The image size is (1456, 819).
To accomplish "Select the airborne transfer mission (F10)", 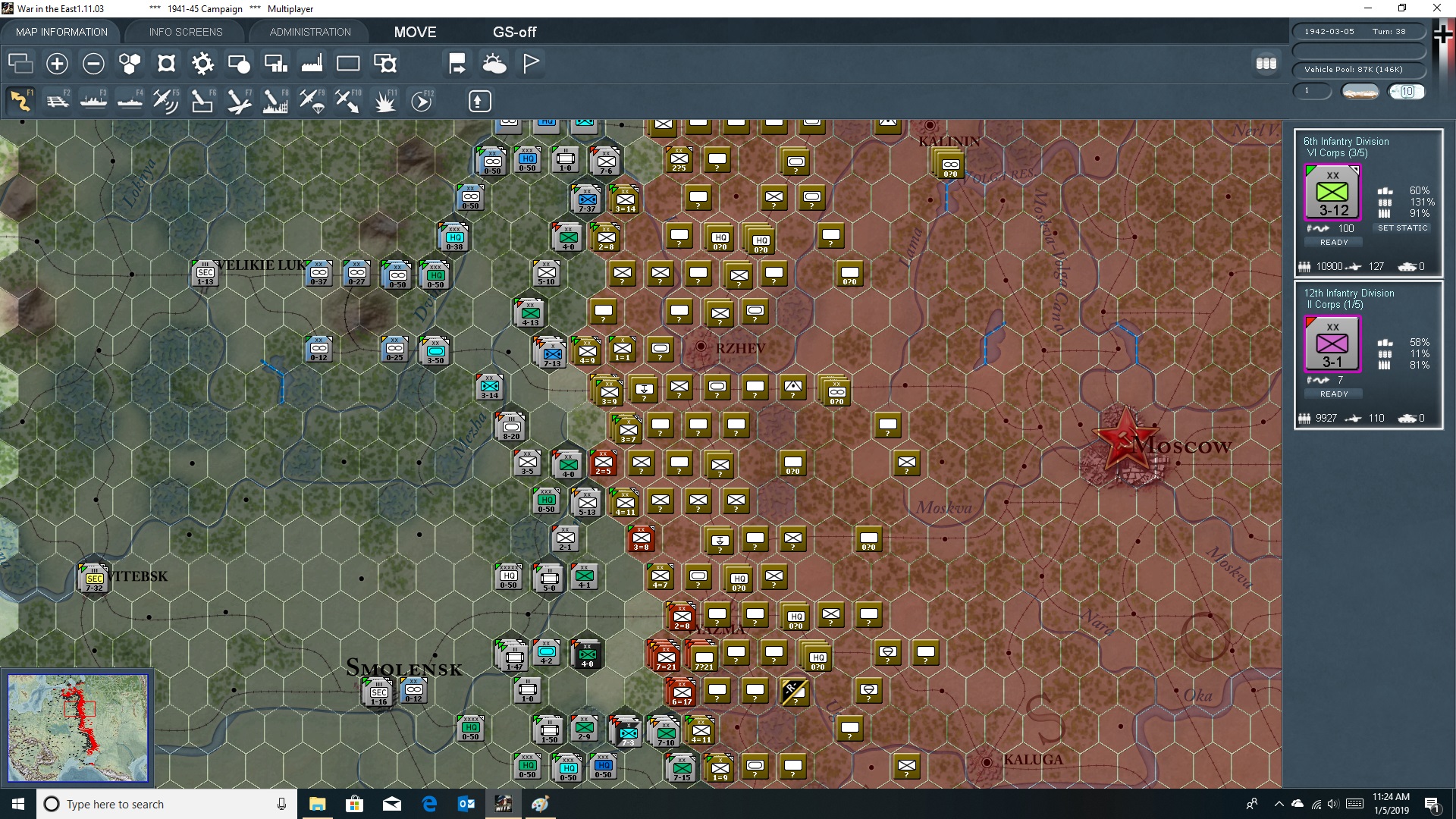I will [347, 101].
